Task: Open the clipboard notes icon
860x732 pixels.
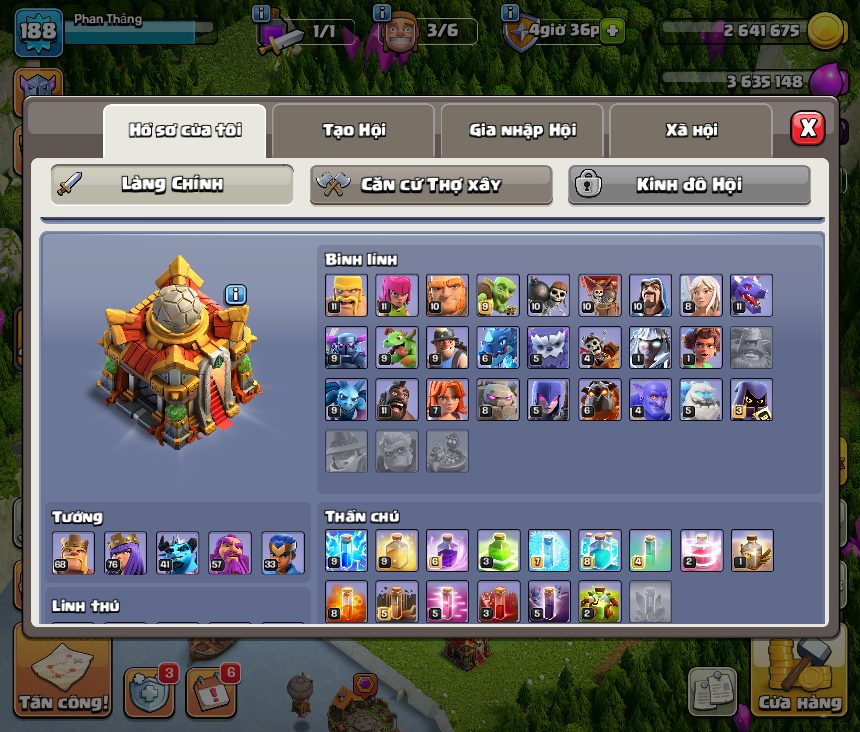Action: click(712, 690)
